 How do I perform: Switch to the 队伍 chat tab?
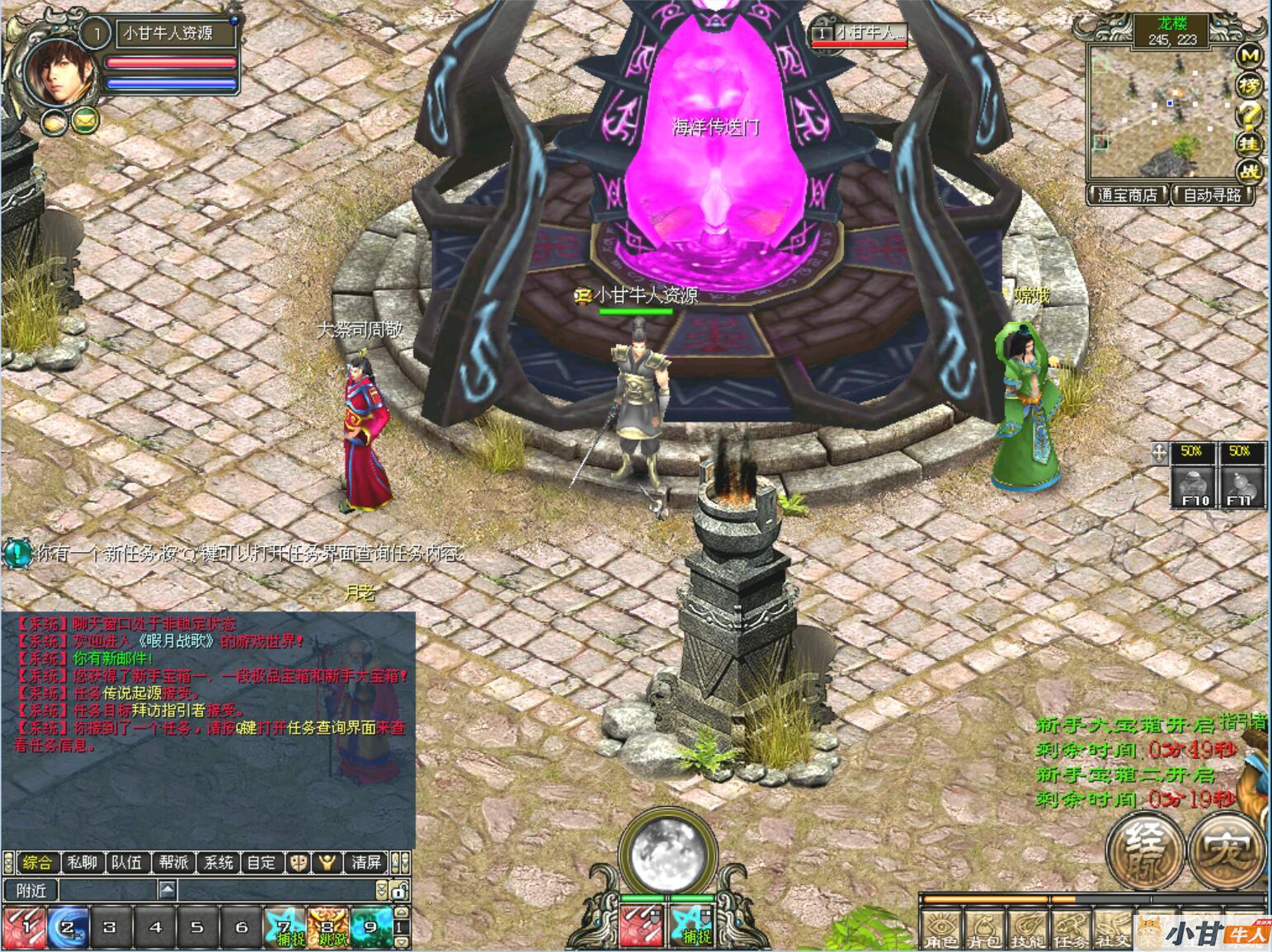[127, 863]
